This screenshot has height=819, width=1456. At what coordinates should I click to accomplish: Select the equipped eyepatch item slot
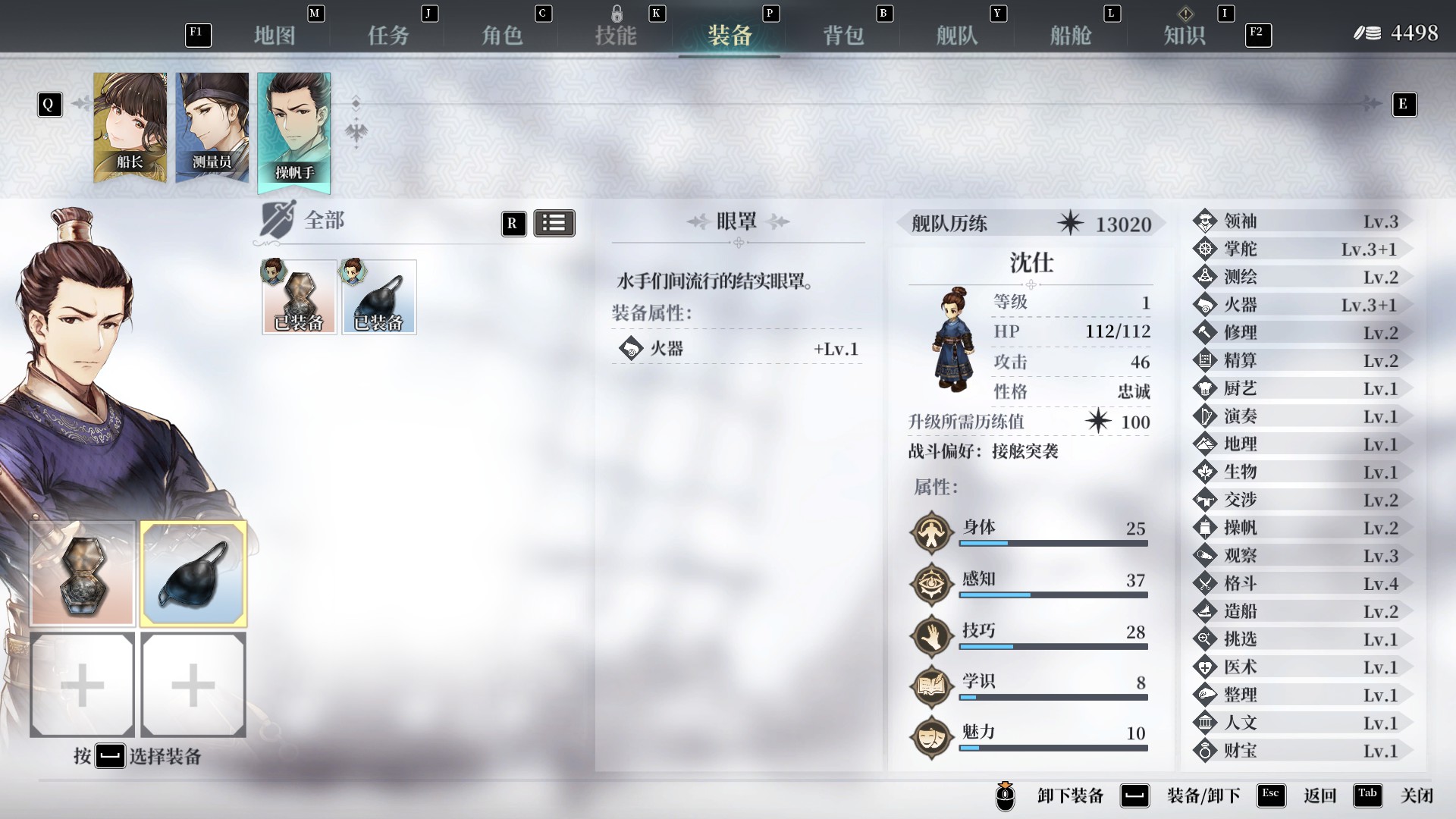point(379,297)
